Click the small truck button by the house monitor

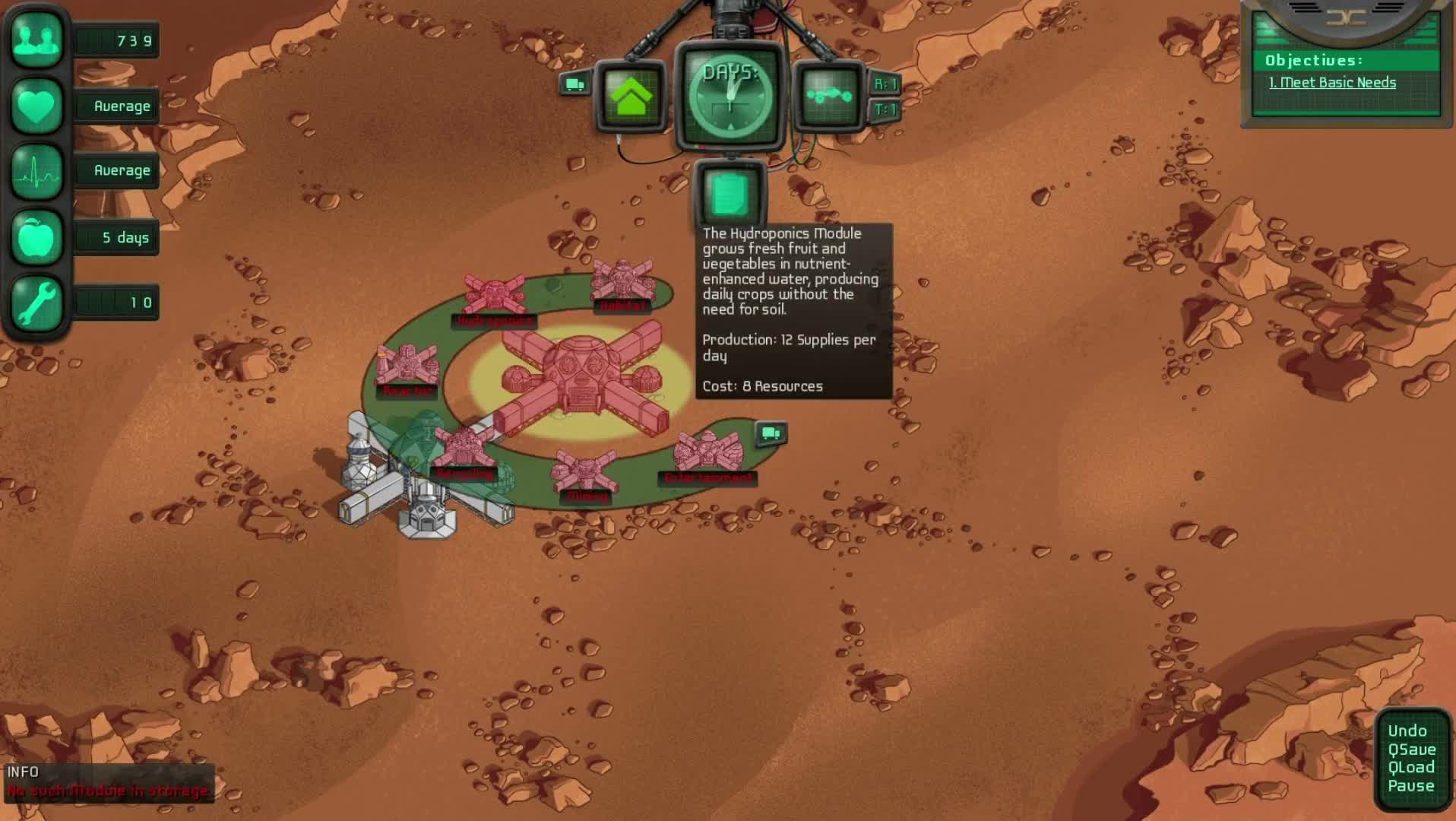574,84
